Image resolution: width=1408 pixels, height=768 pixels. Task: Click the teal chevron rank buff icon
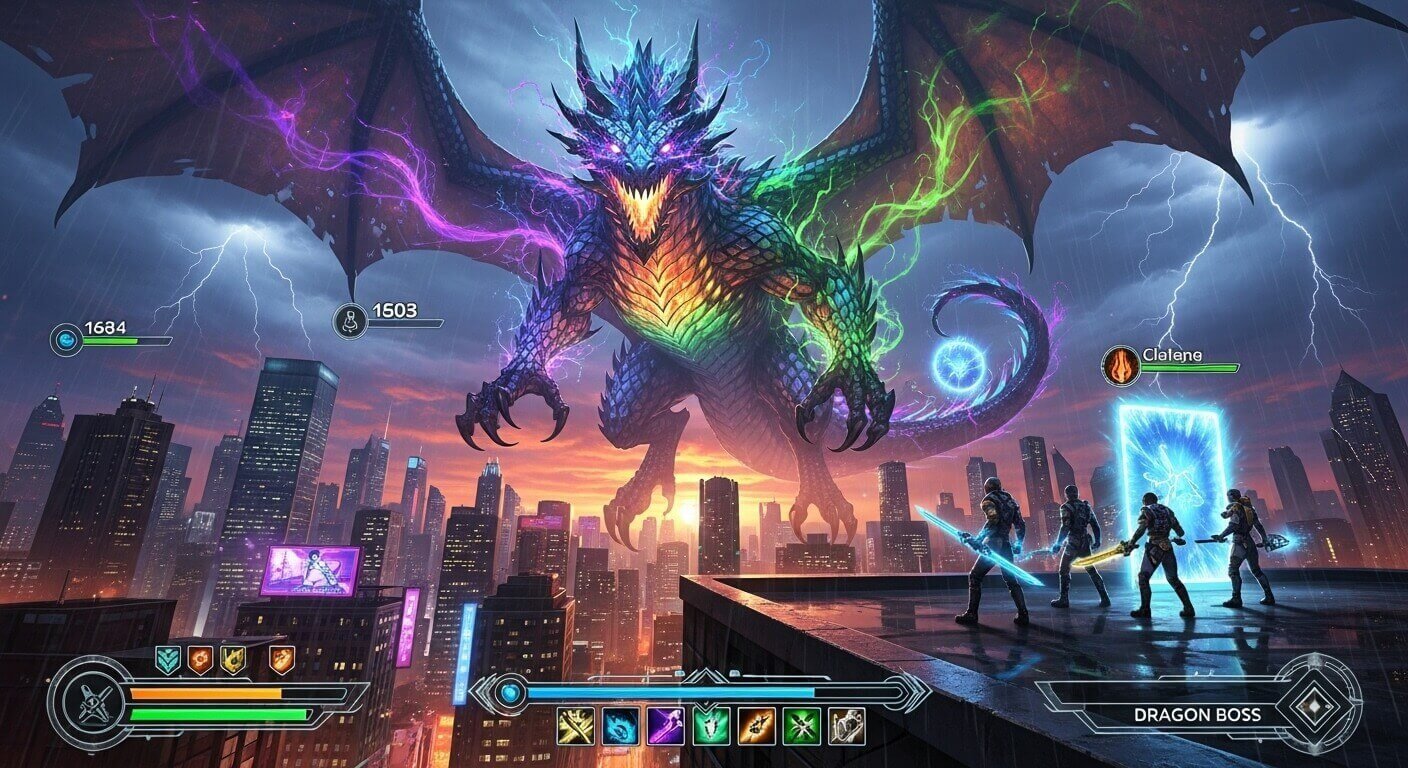(x=169, y=659)
